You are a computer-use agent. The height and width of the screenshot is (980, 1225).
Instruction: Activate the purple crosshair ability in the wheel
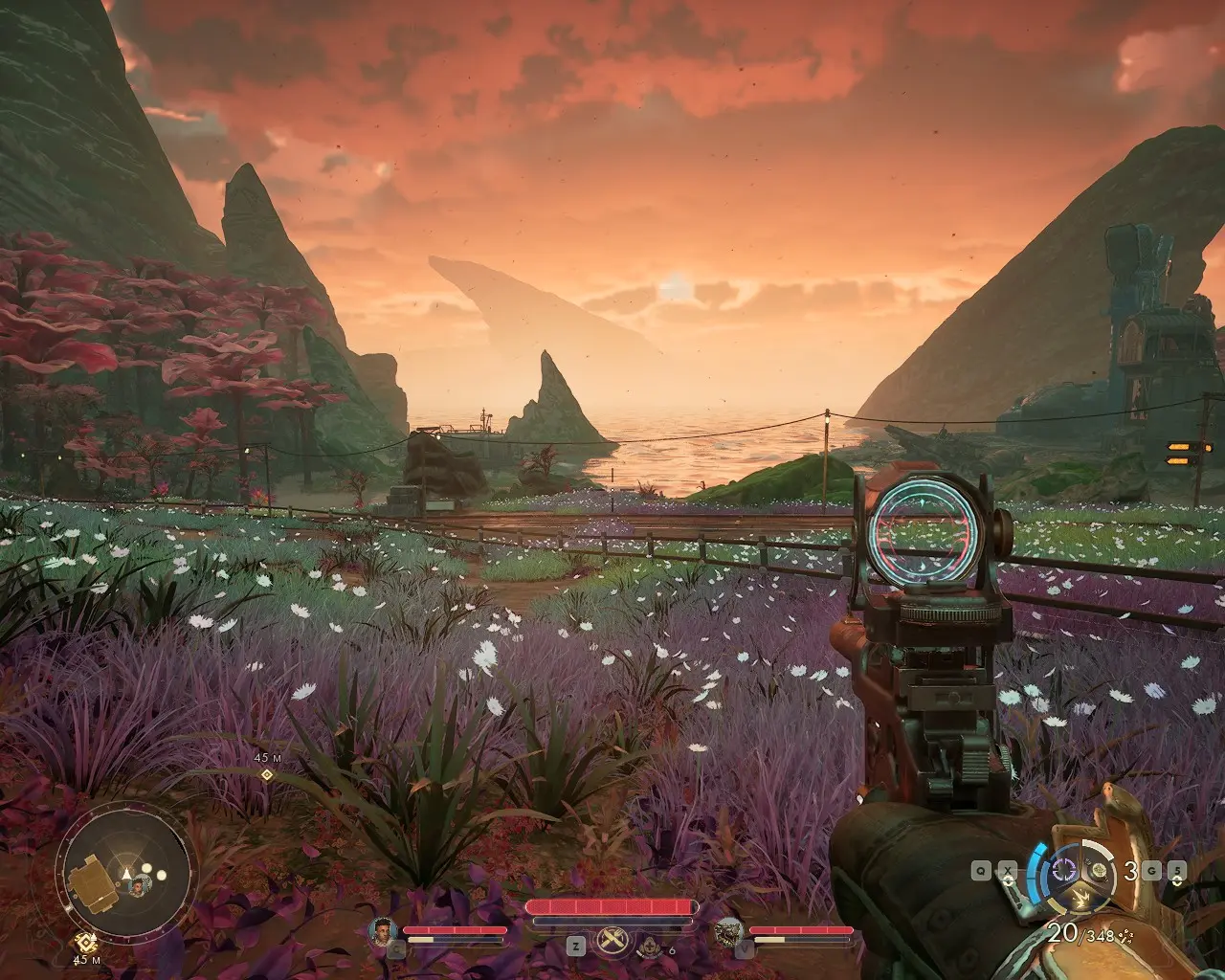tap(1062, 870)
